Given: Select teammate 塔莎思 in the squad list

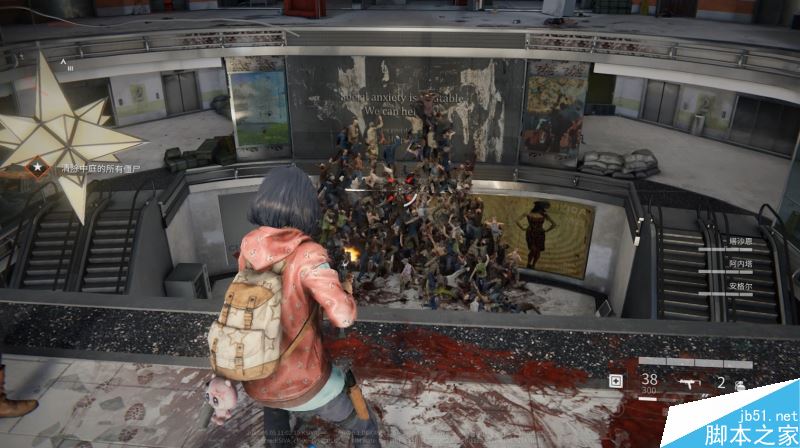Looking at the screenshot, I should click(739, 242).
